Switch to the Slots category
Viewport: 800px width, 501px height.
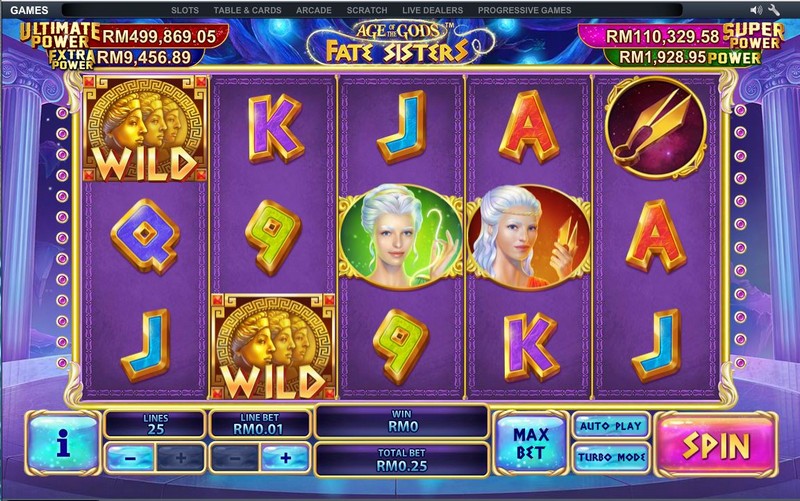tap(184, 10)
